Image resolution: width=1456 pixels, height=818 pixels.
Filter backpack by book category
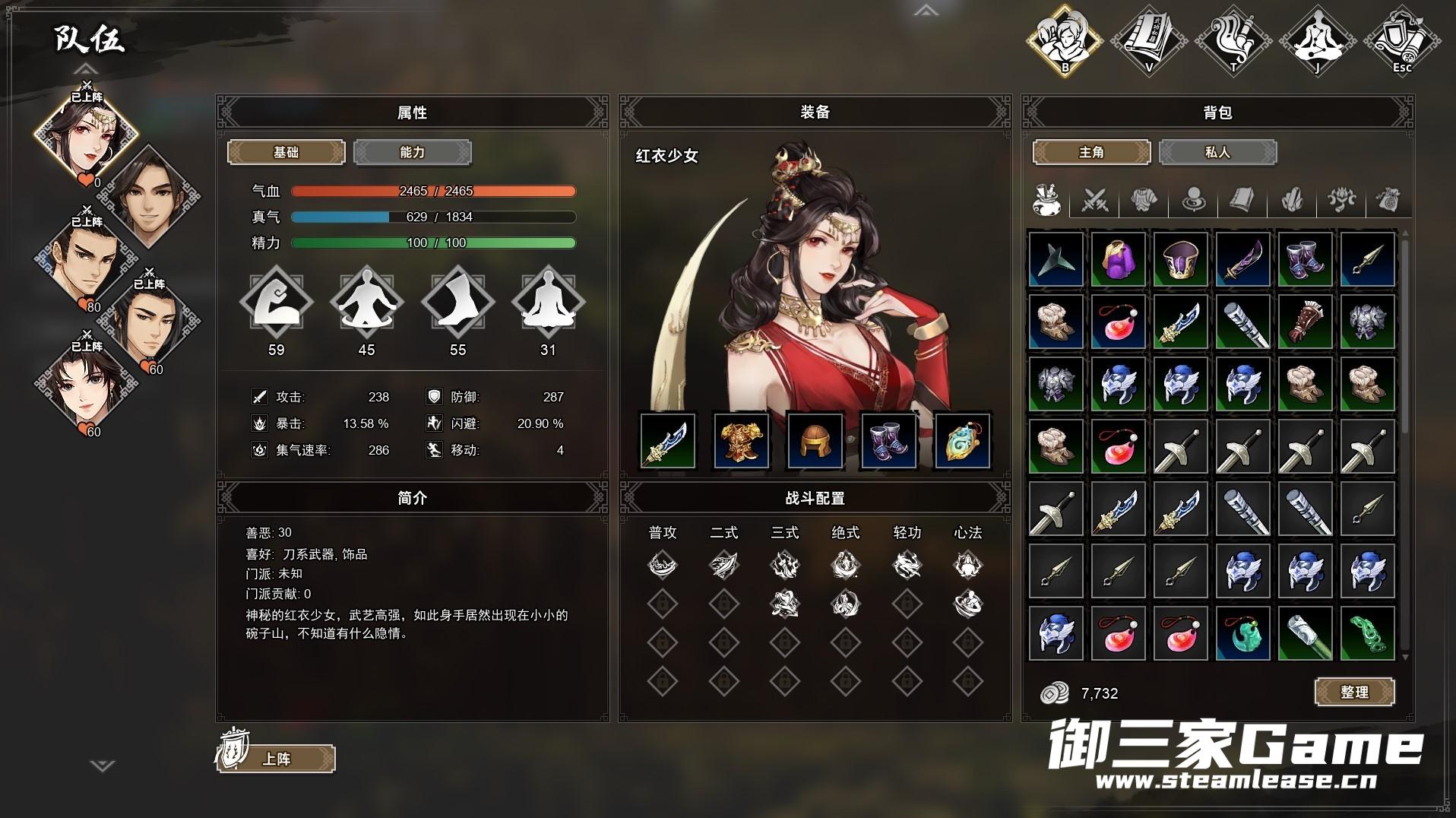click(x=1242, y=201)
